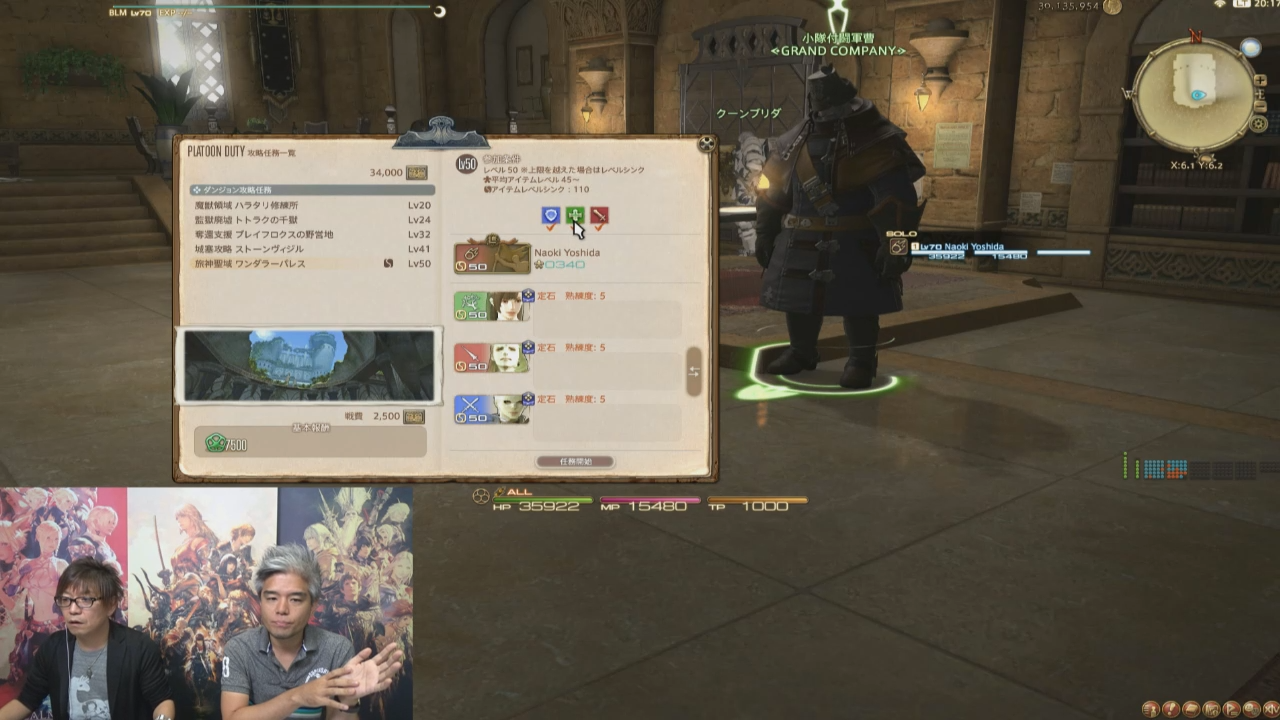Choose the Lv24 mission in the list
1280x720 pixels.
tap(310, 220)
